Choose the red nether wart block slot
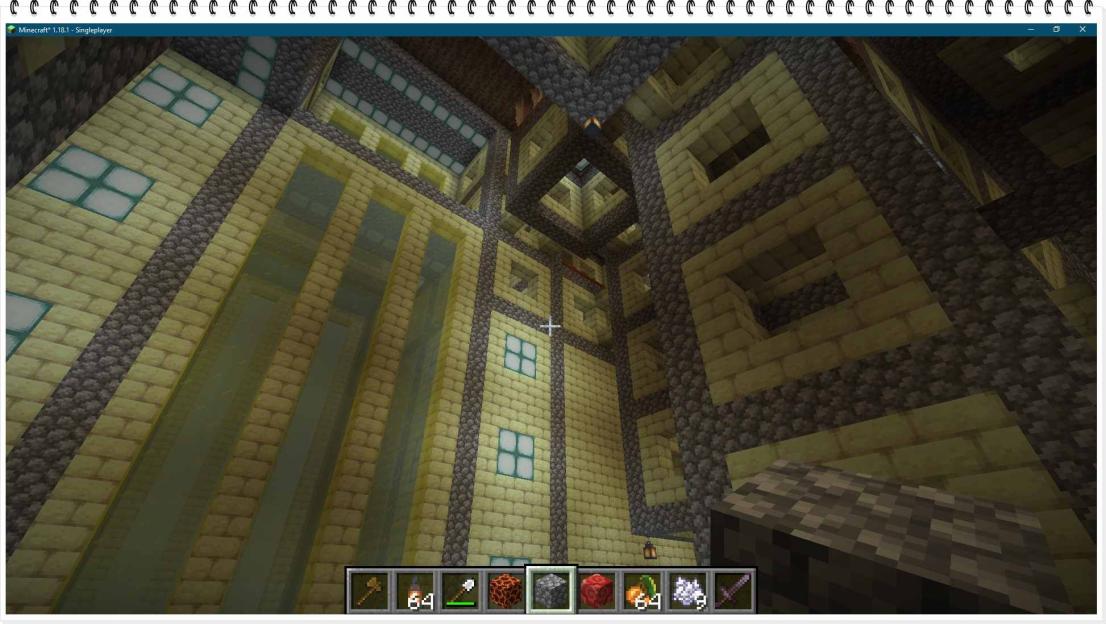This screenshot has height=624, width=1106. click(597, 591)
